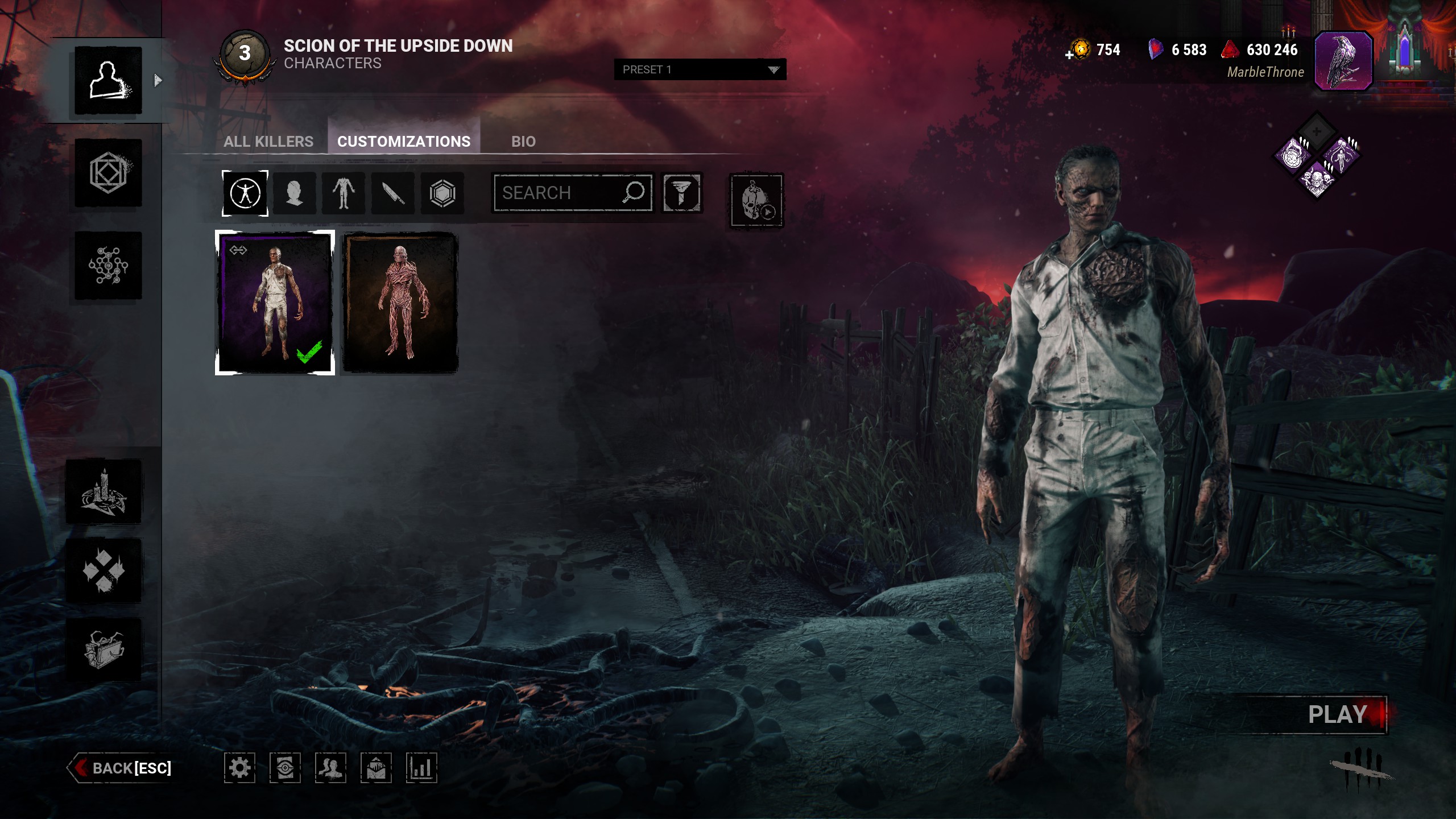Click the MarbleThrone raven profile badge

point(1343,61)
